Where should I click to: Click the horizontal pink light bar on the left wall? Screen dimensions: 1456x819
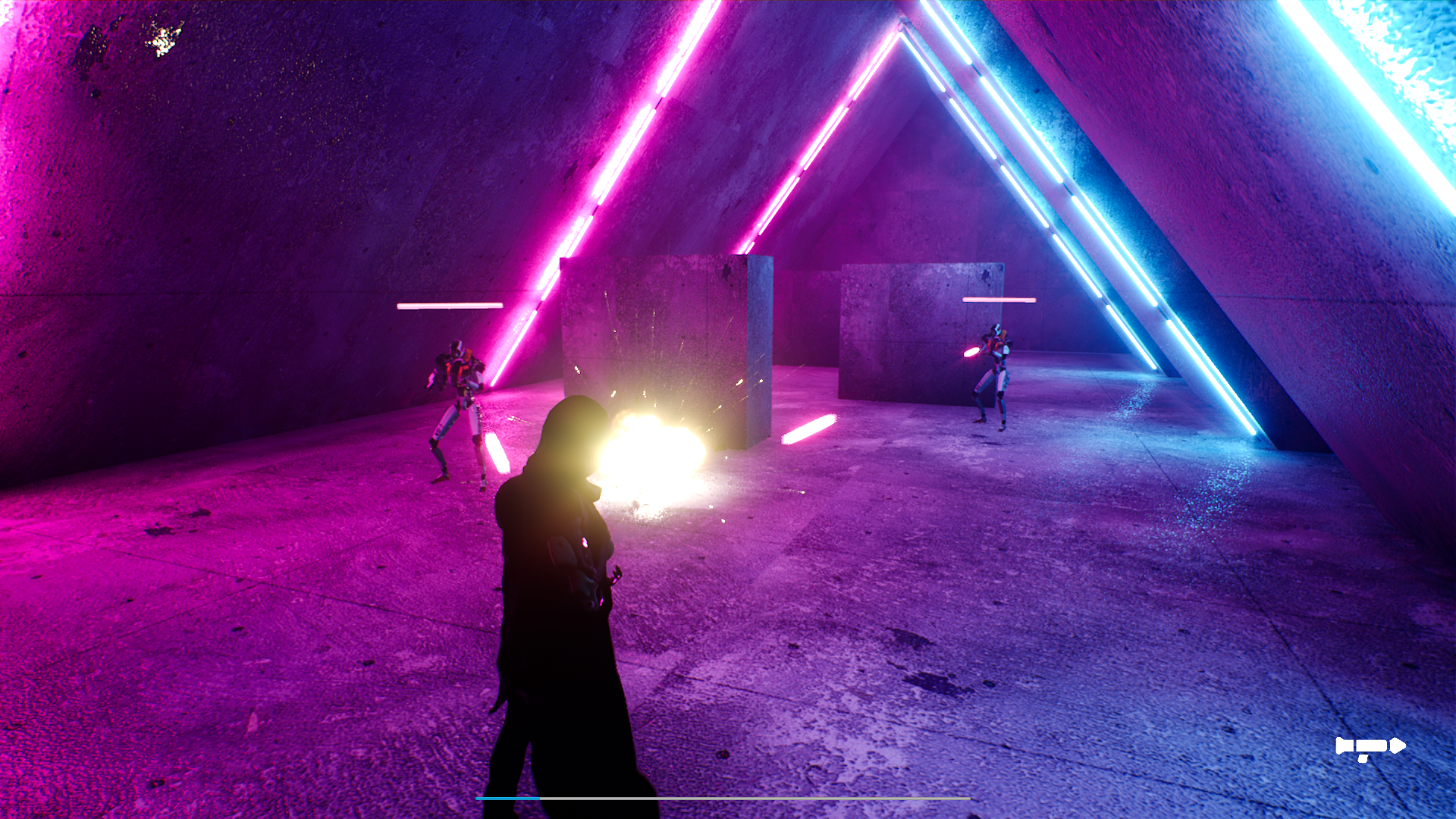pos(451,307)
